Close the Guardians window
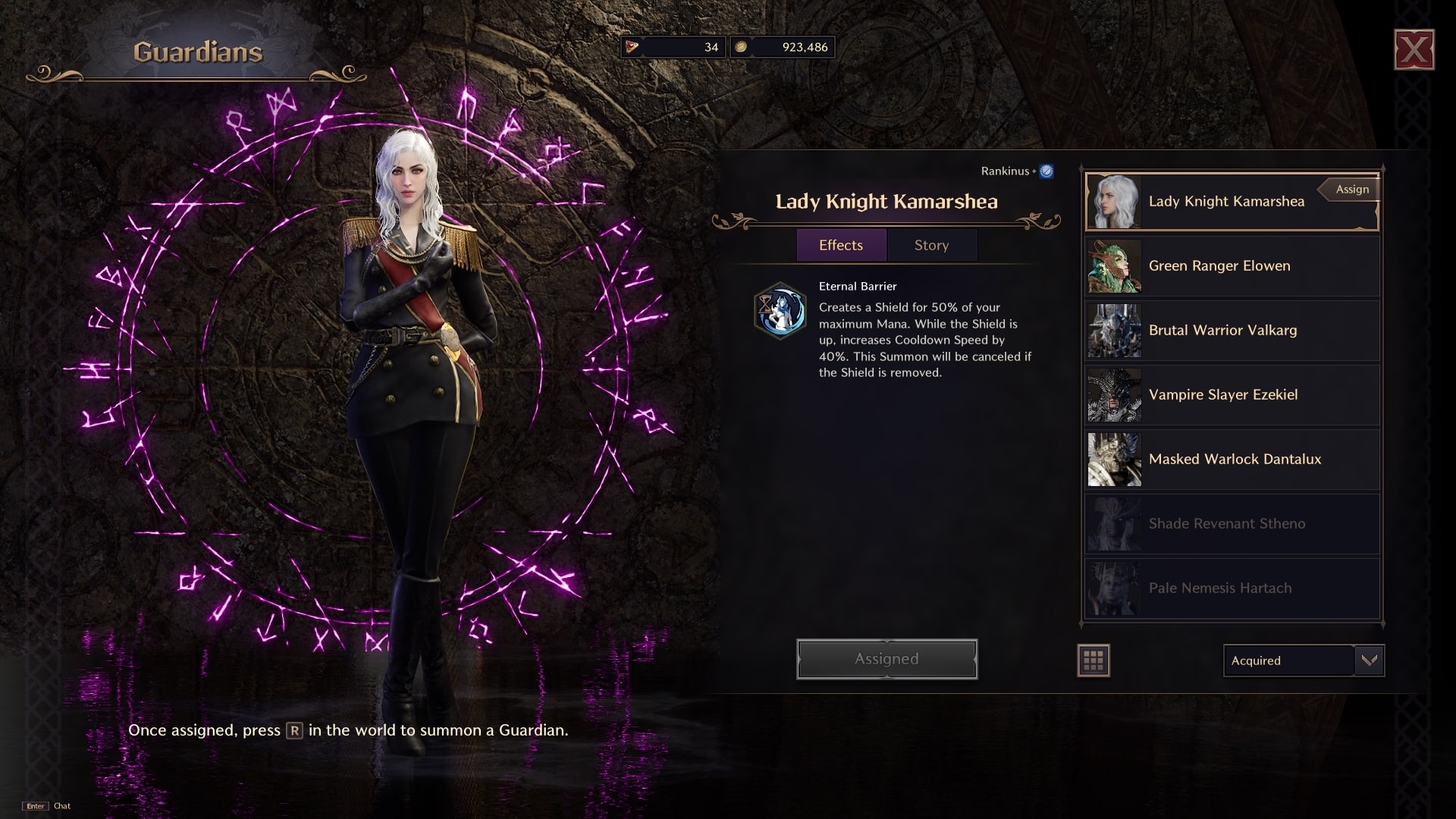1456x819 pixels. coord(1414,50)
